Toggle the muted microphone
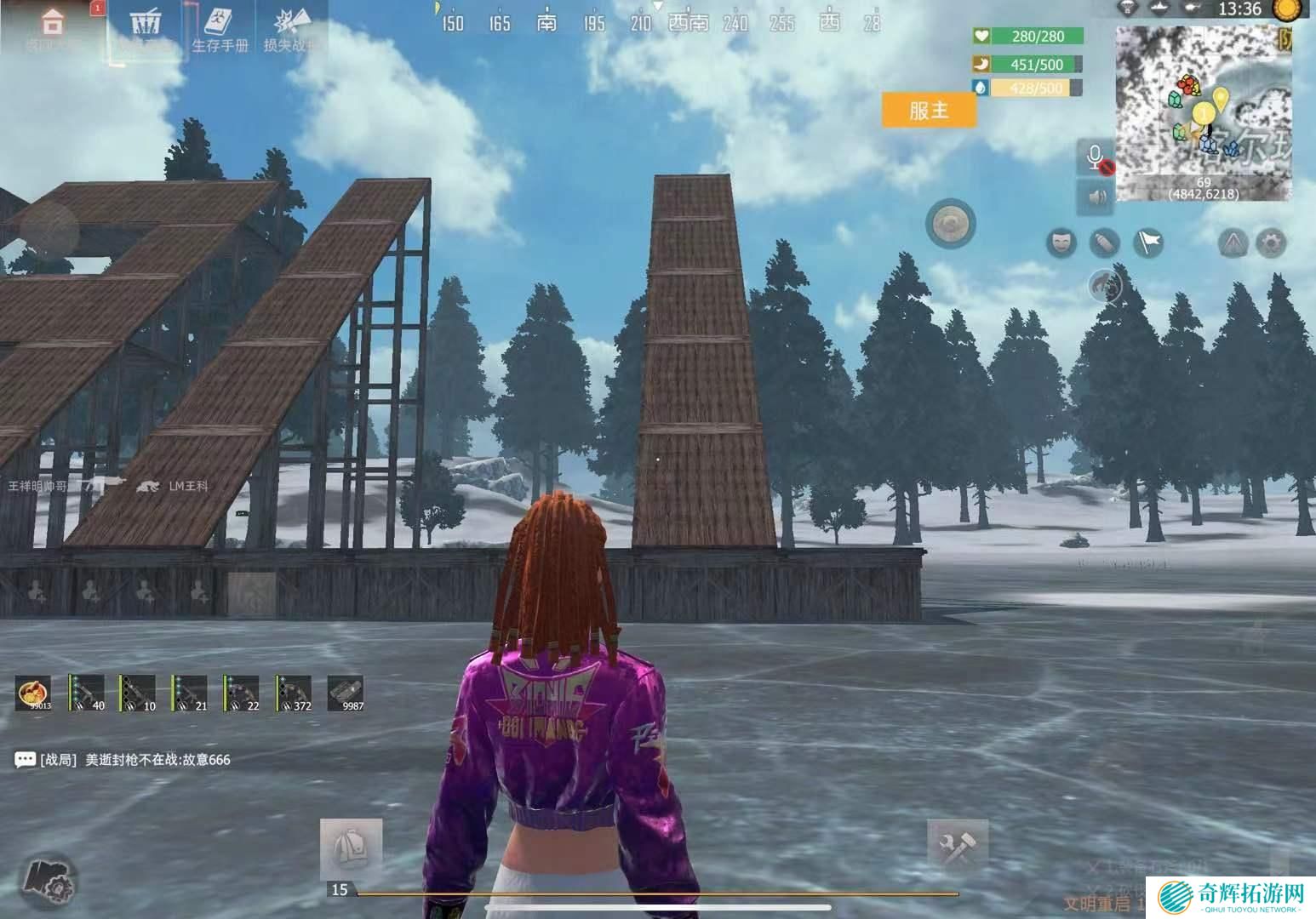Screen dimensions: 1316x919 [x=1096, y=158]
